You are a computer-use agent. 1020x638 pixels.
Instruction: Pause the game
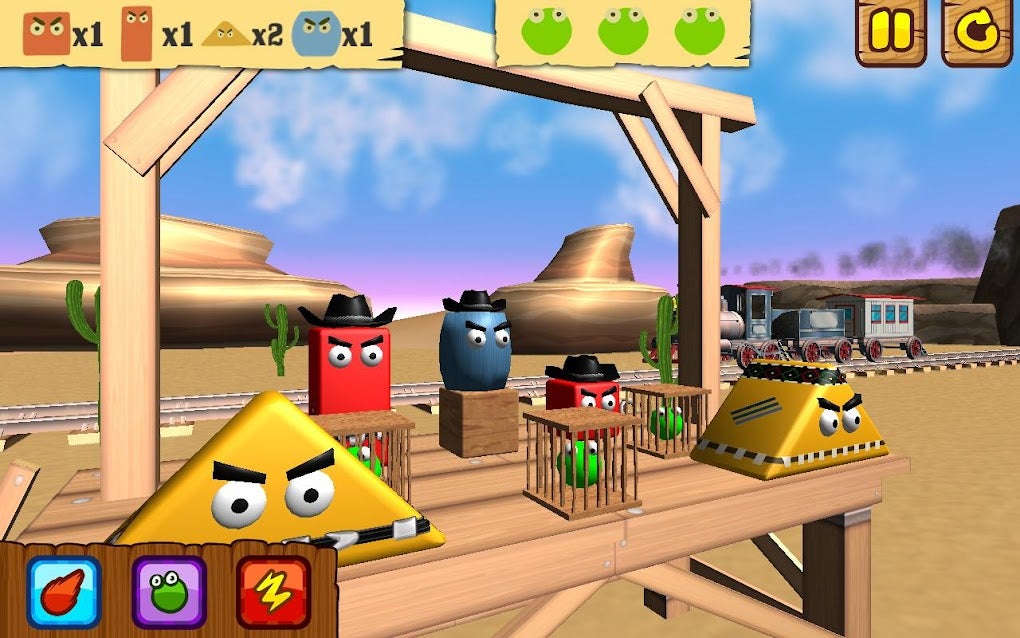pos(890,32)
